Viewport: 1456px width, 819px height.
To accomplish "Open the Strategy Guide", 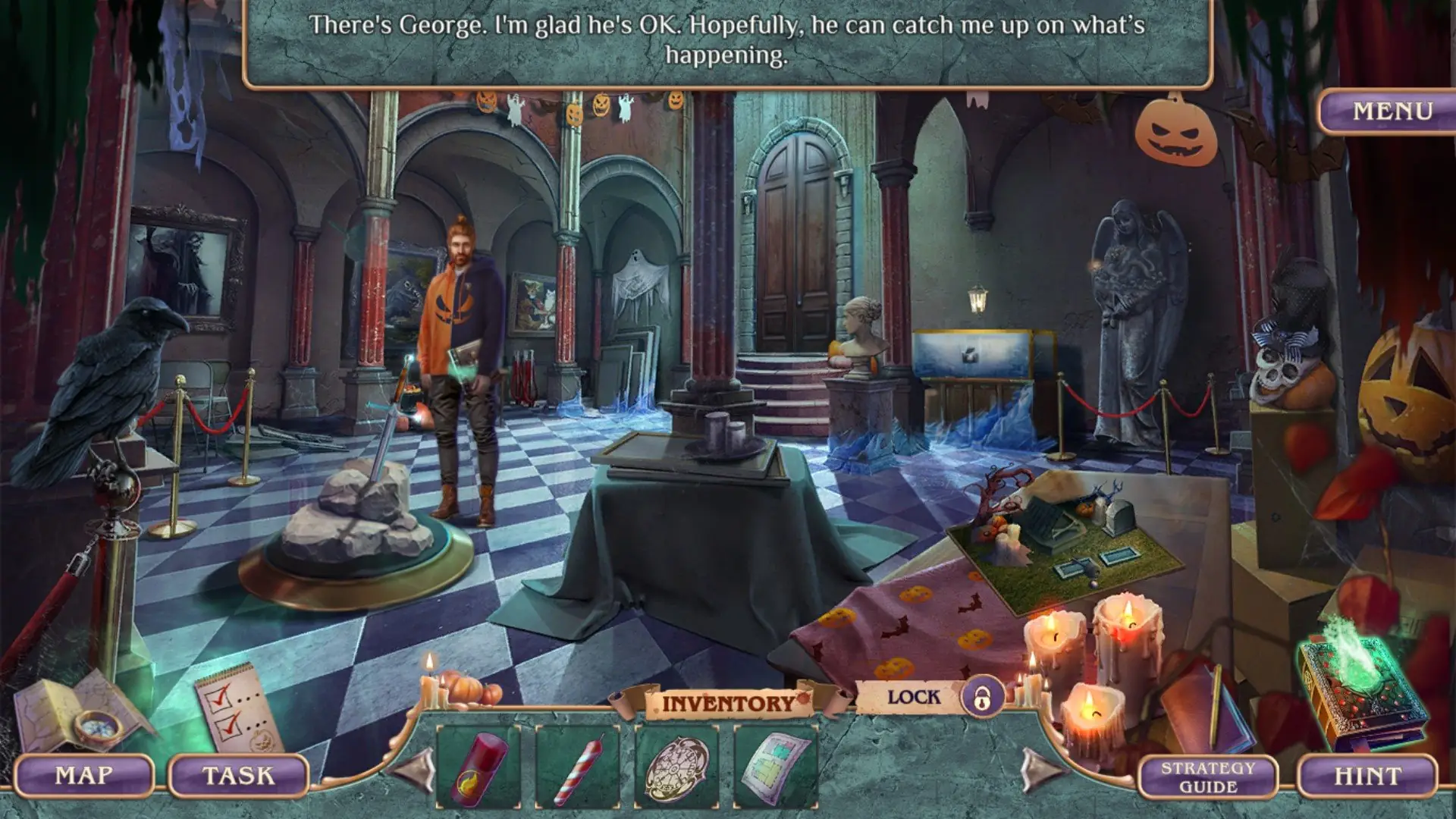I will pyautogui.click(x=1207, y=777).
